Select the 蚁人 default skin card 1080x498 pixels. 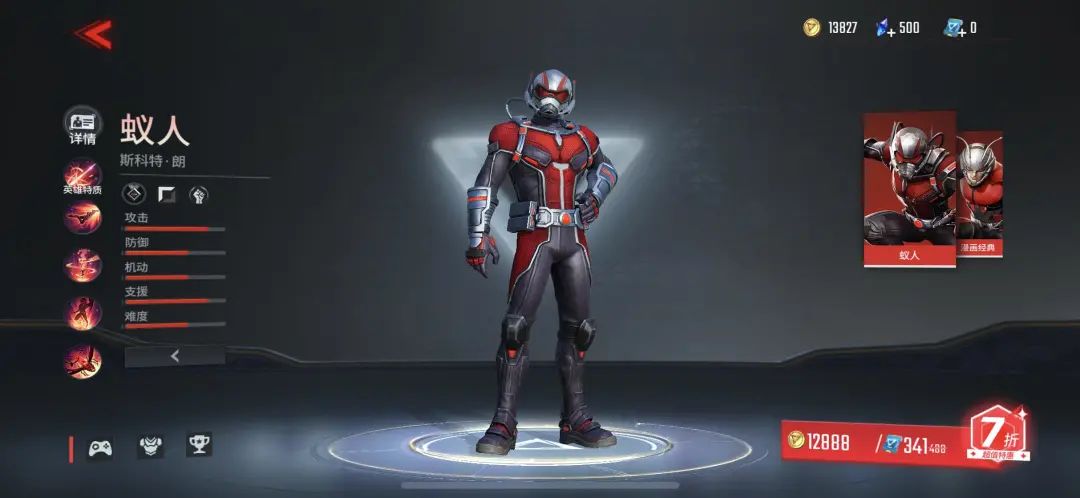click(x=908, y=190)
